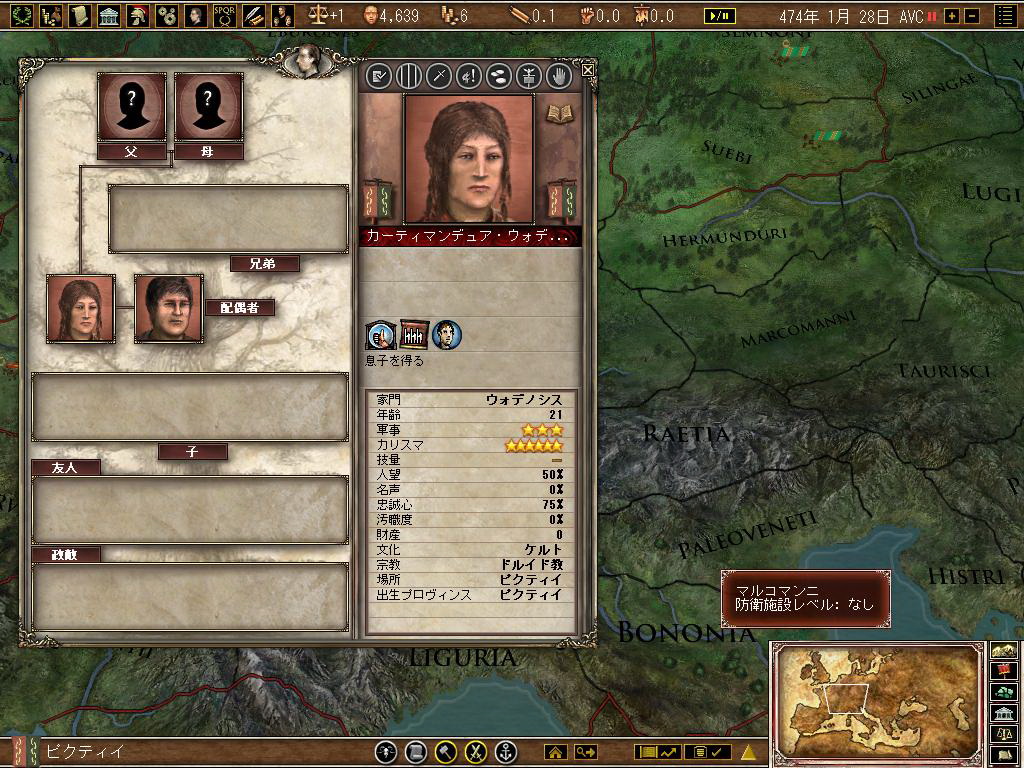Open the SPQR government screen
The width and height of the screenshot is (1024, 768).
(x=224, y=15)
